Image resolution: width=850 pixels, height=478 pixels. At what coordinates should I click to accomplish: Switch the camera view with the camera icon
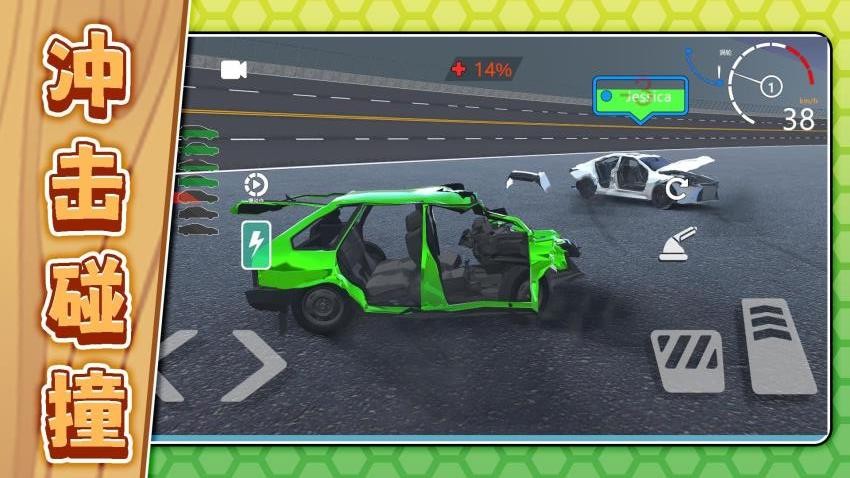[234, 69]
